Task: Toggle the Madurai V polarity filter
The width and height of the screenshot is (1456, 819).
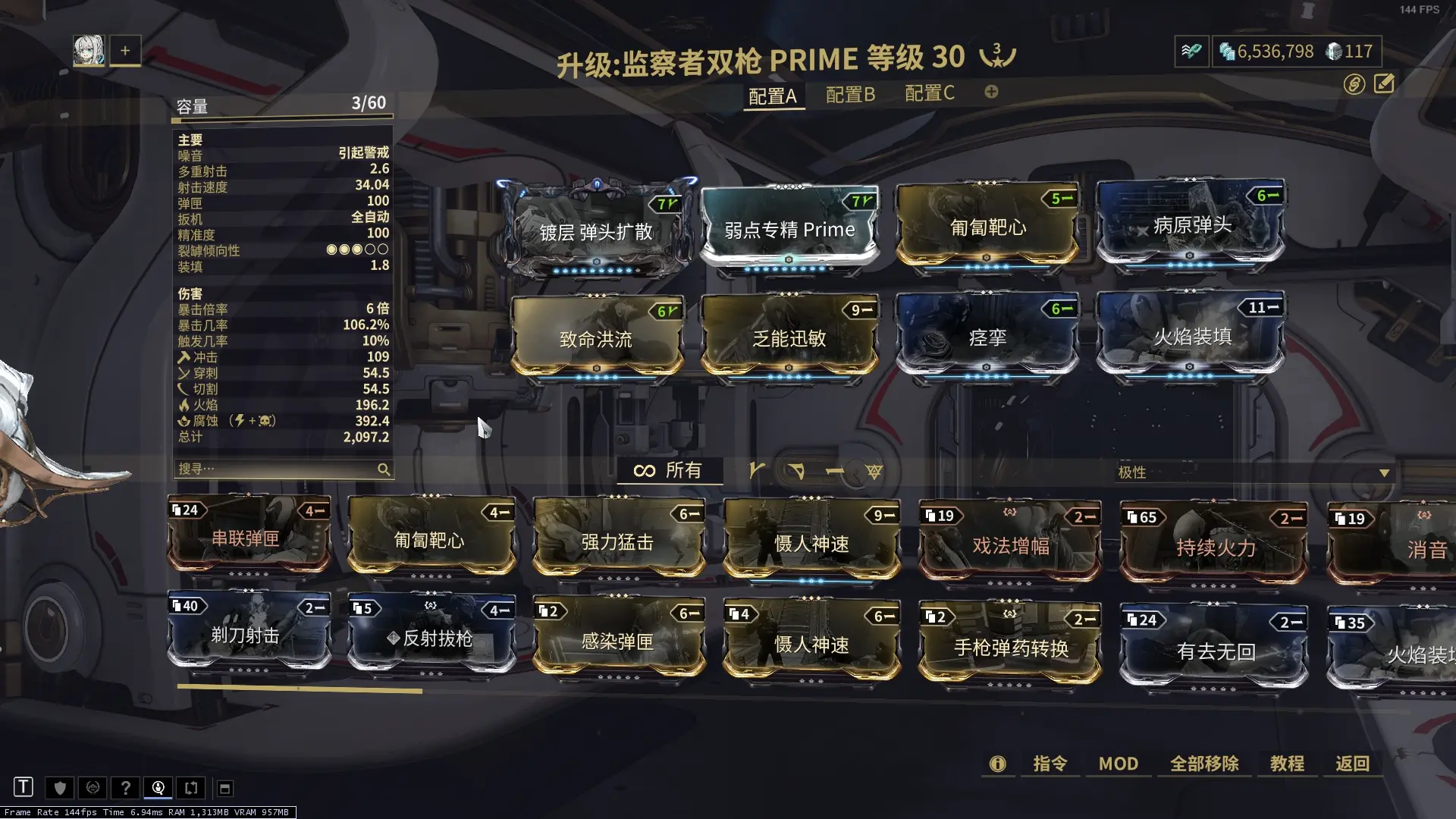Action: [755, 470]
